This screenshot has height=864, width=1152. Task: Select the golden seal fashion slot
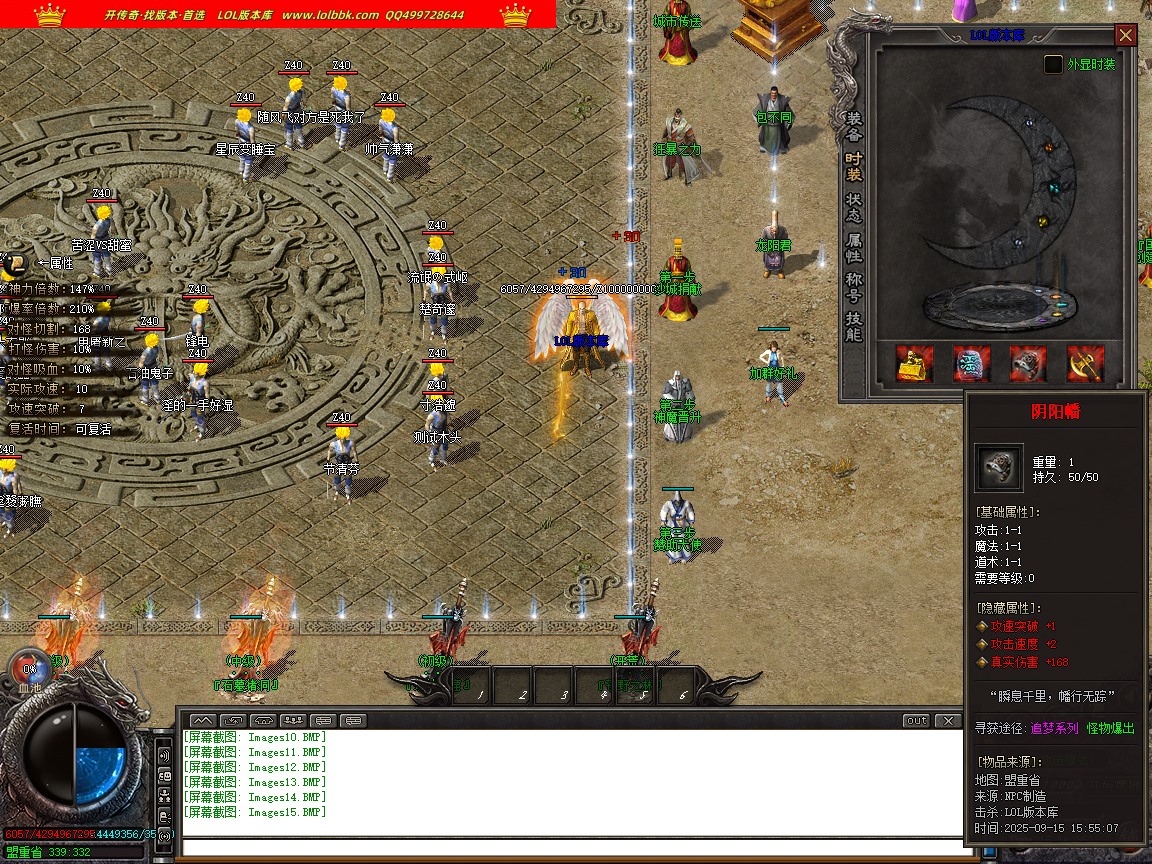tap(914, 364)
